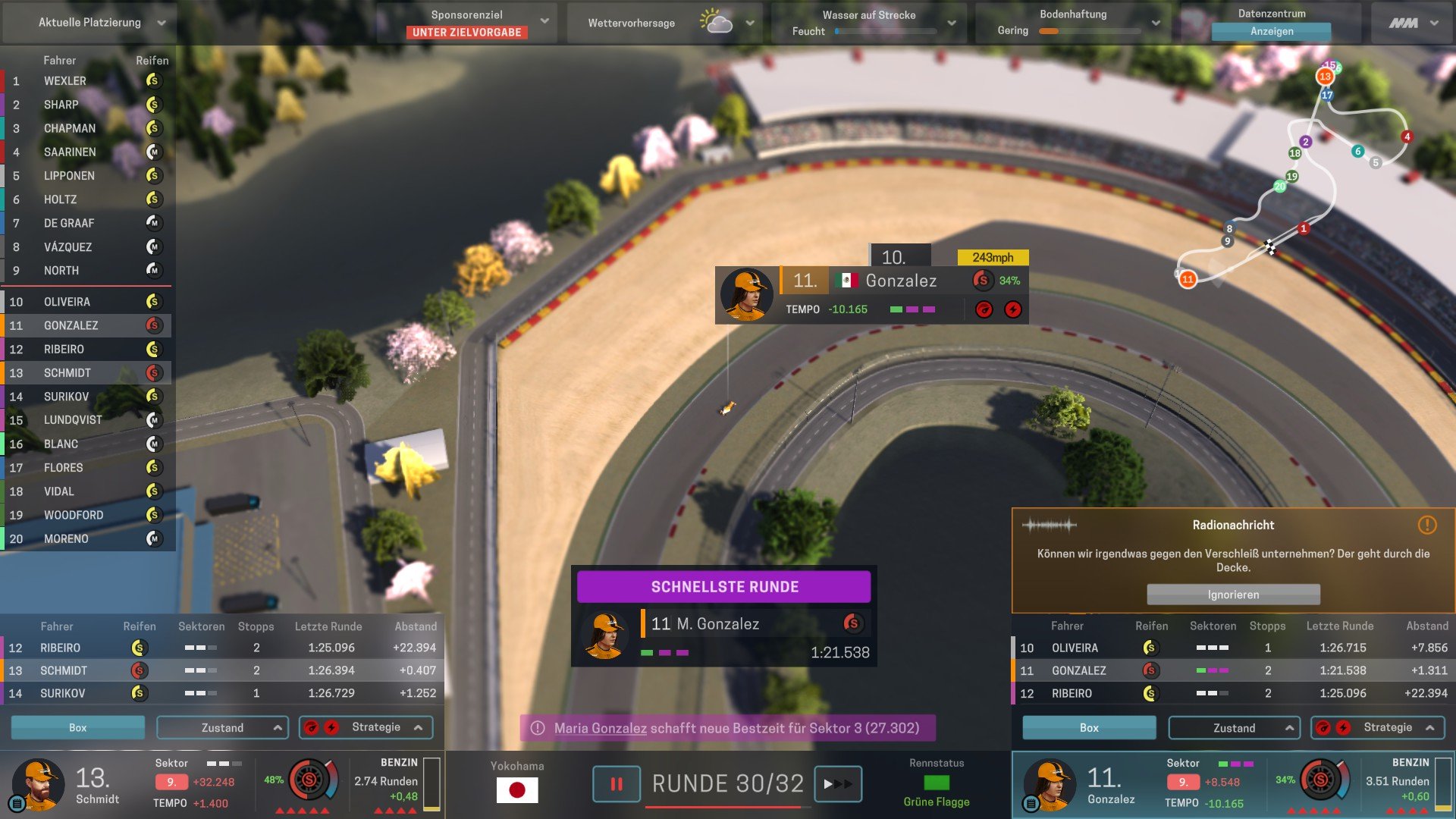This screenshot has width=1456, height=819.
Task: Open Gonzalez's Strategie dropdown
Action: pyautogui.click(x=1378, y=728)
